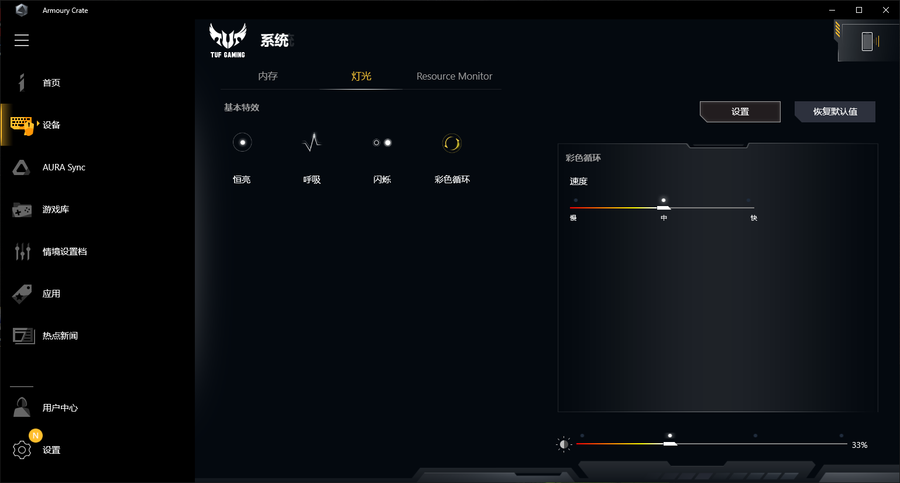Open the 应用 sidebar entry
This screenshot has width=900, height=483.
tap(50, 294)
